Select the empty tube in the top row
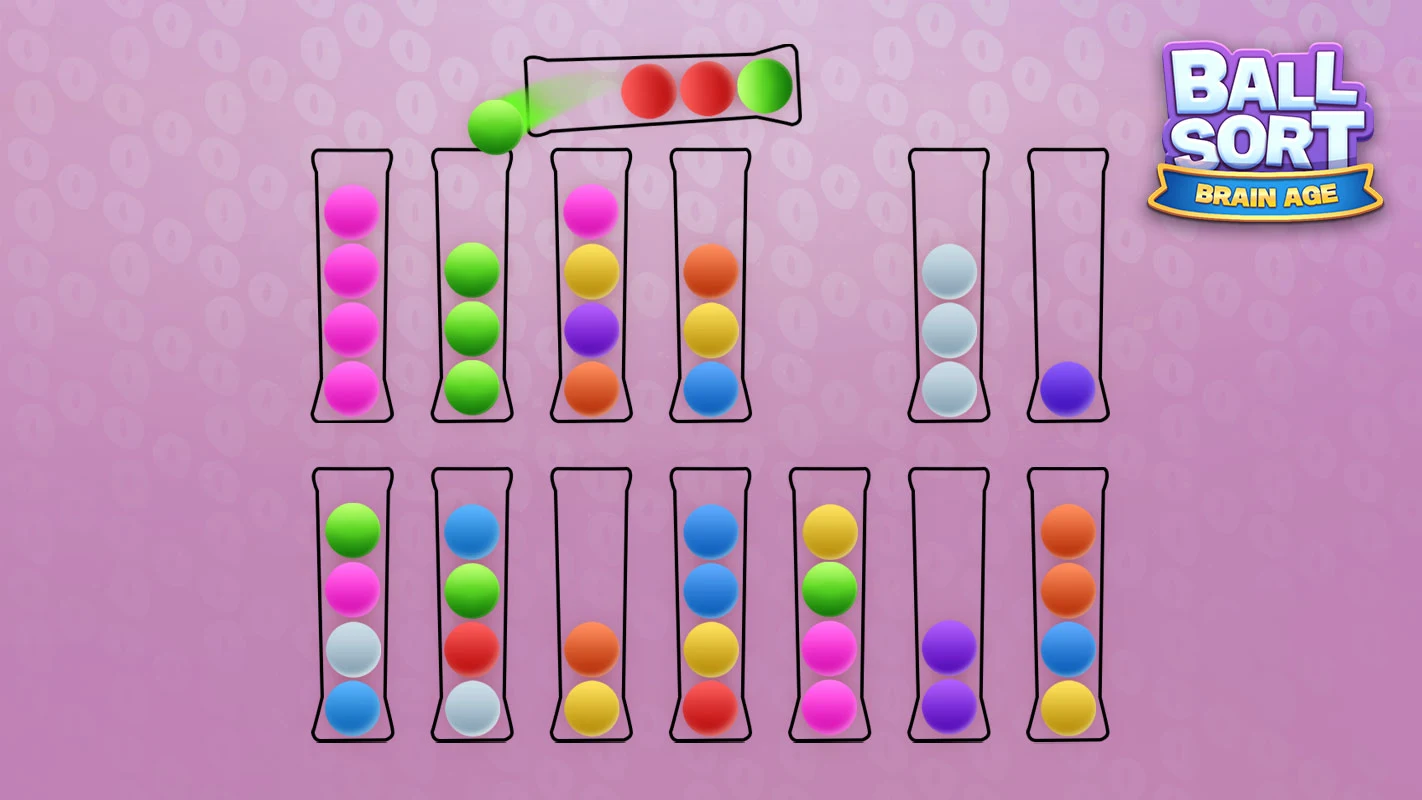This screenshot has width=1422, height=800. pos(1067,250)
